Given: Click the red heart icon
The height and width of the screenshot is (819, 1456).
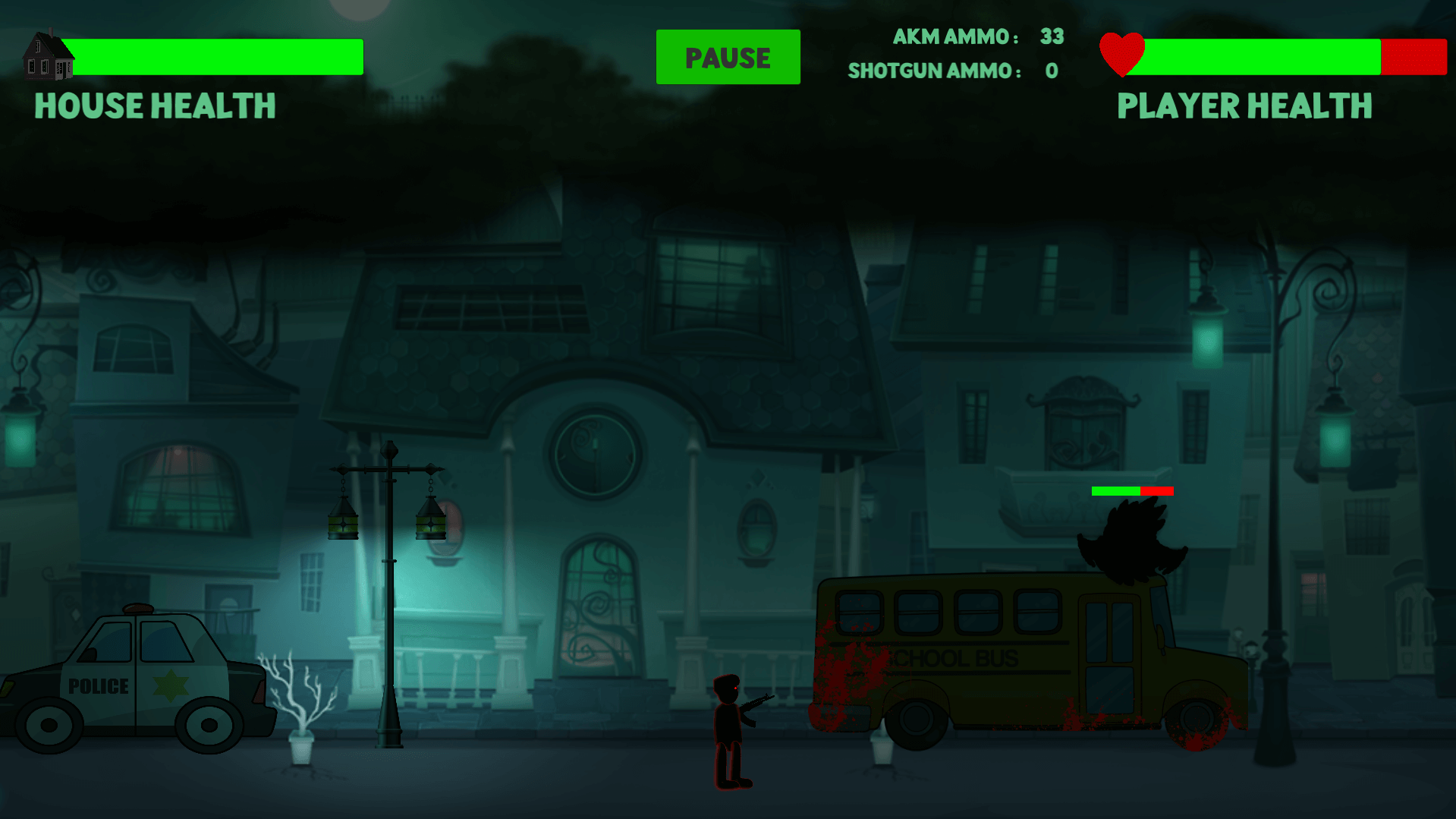Looking at the screenshot, I should [x=1123, y=53].
